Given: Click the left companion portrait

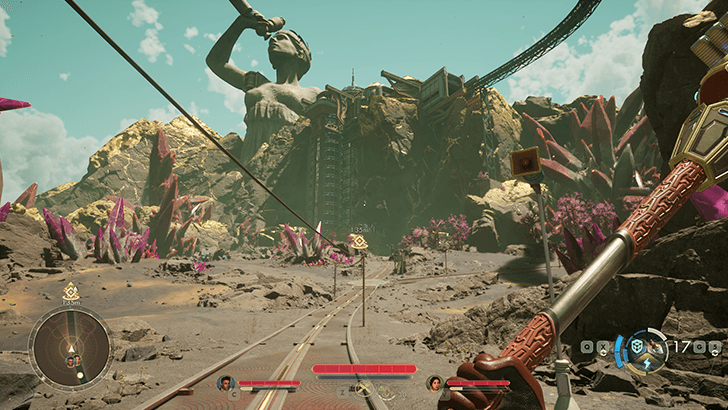Looking at the screenshot, I should click(x=226, y=382).
